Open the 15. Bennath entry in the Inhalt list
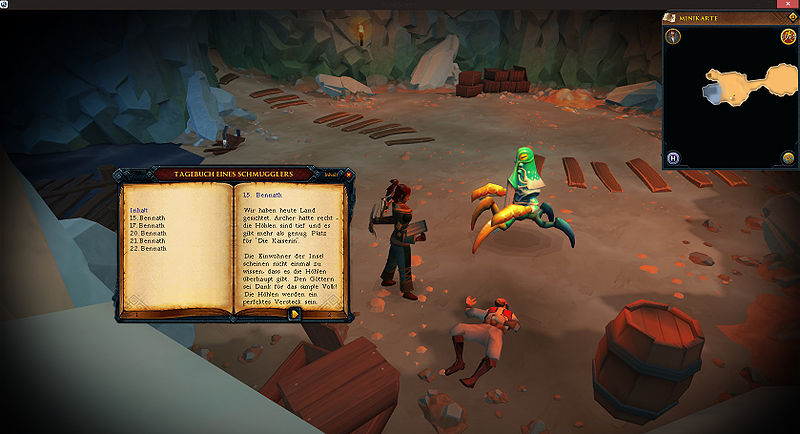 coord(147,218)
